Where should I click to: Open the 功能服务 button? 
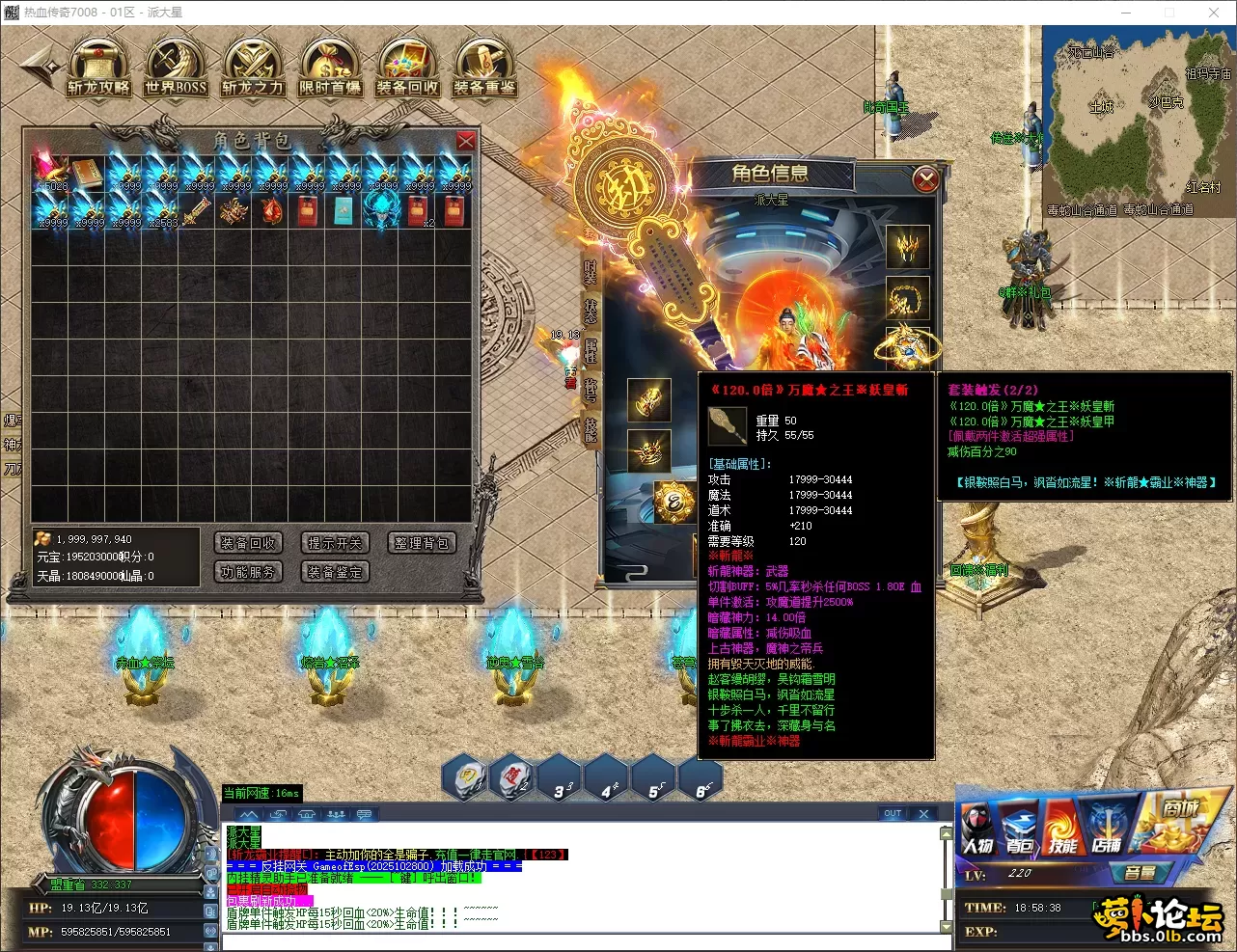(248, 572)
